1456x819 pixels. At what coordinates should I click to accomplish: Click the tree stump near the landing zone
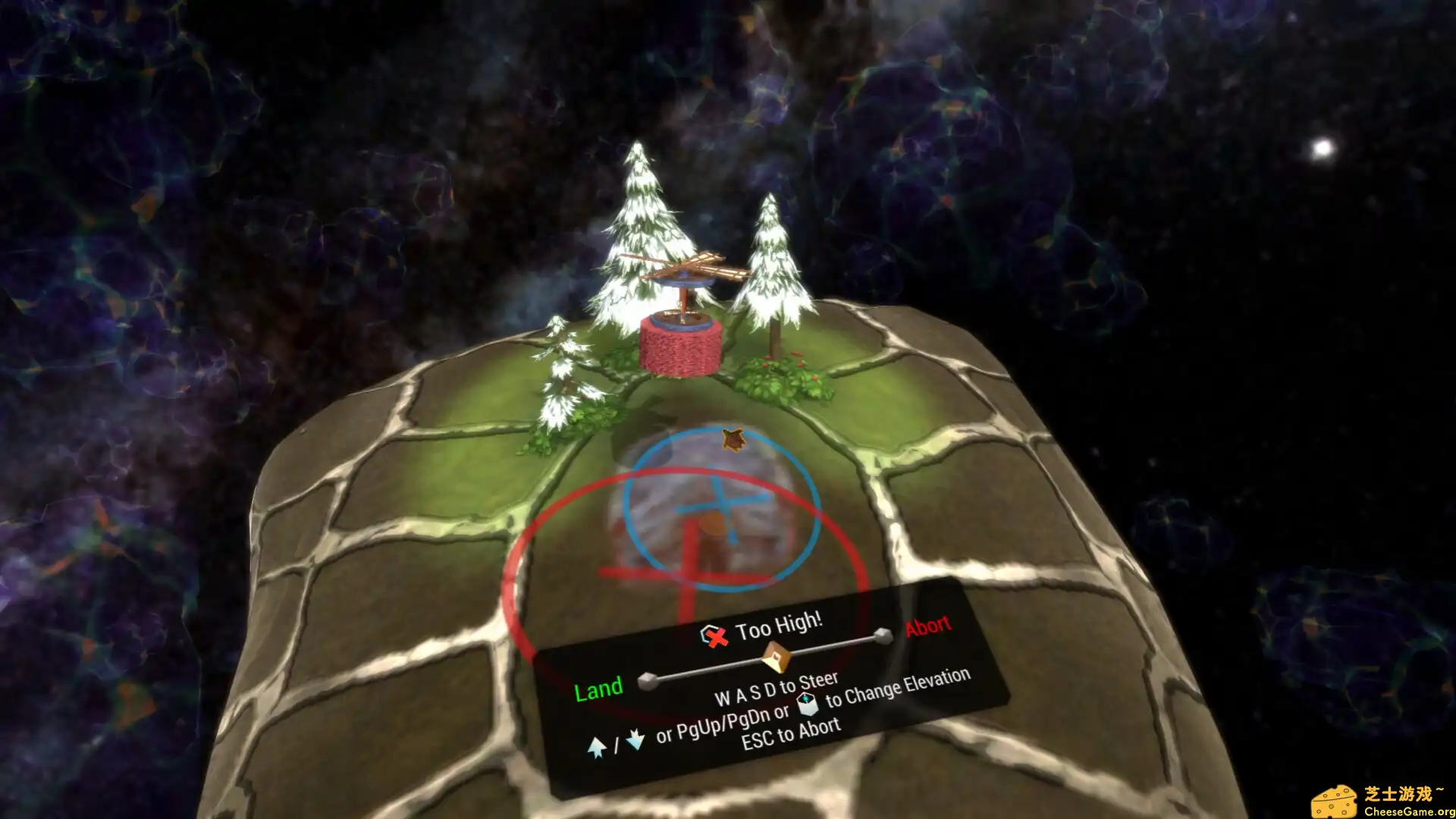coord(712,524)
